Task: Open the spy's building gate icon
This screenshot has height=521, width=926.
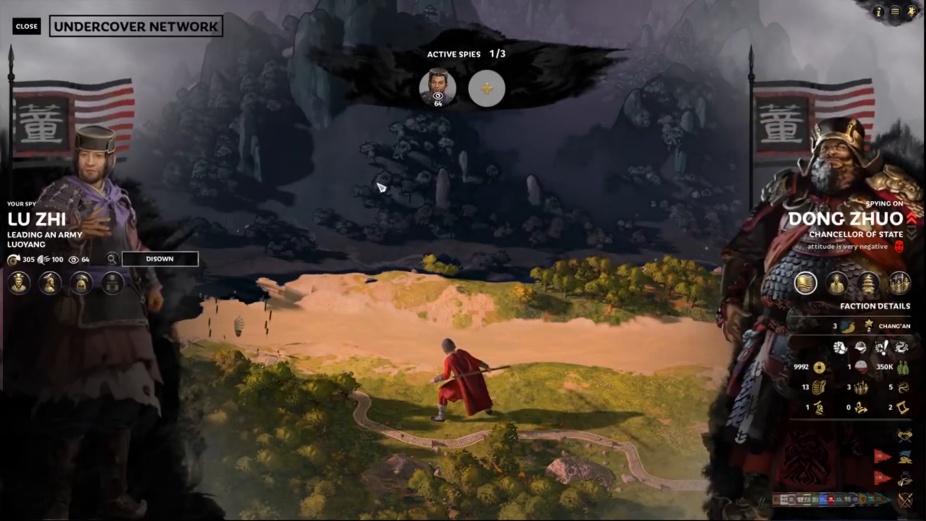Action: [x=112, y=283]
